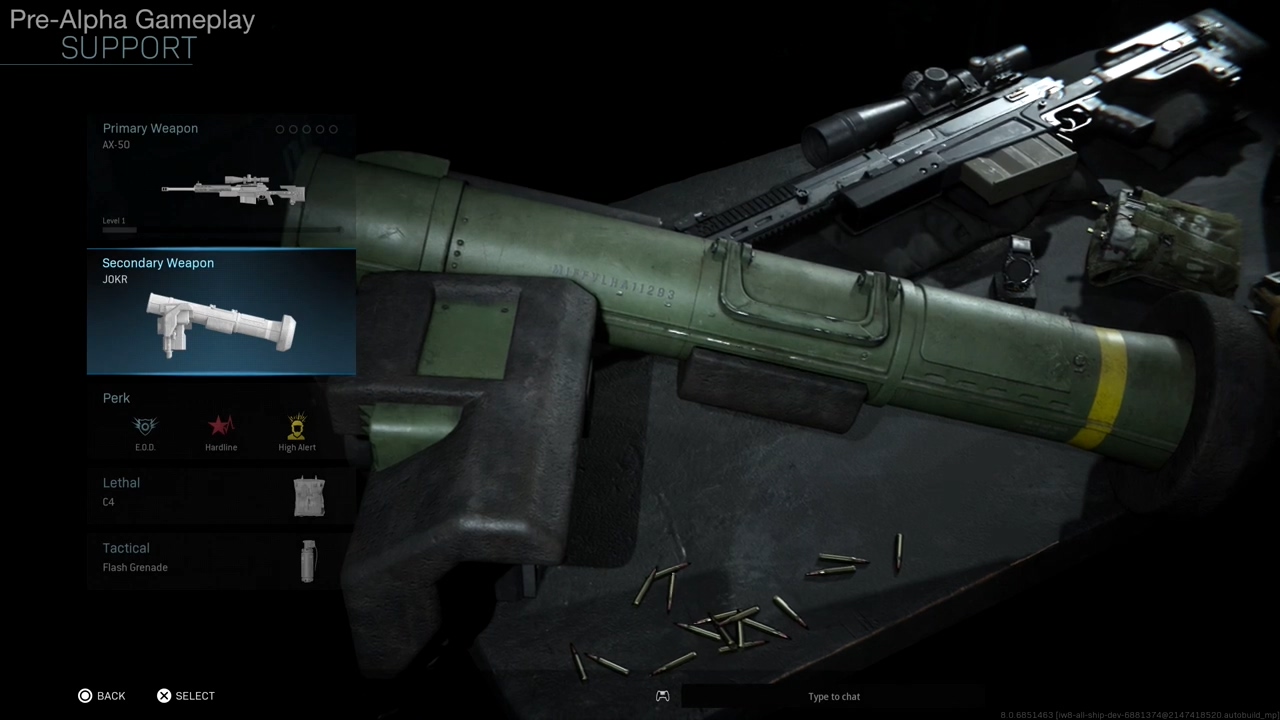Select the Primary Weapon AX-50 slot

[x=220, y=178]
